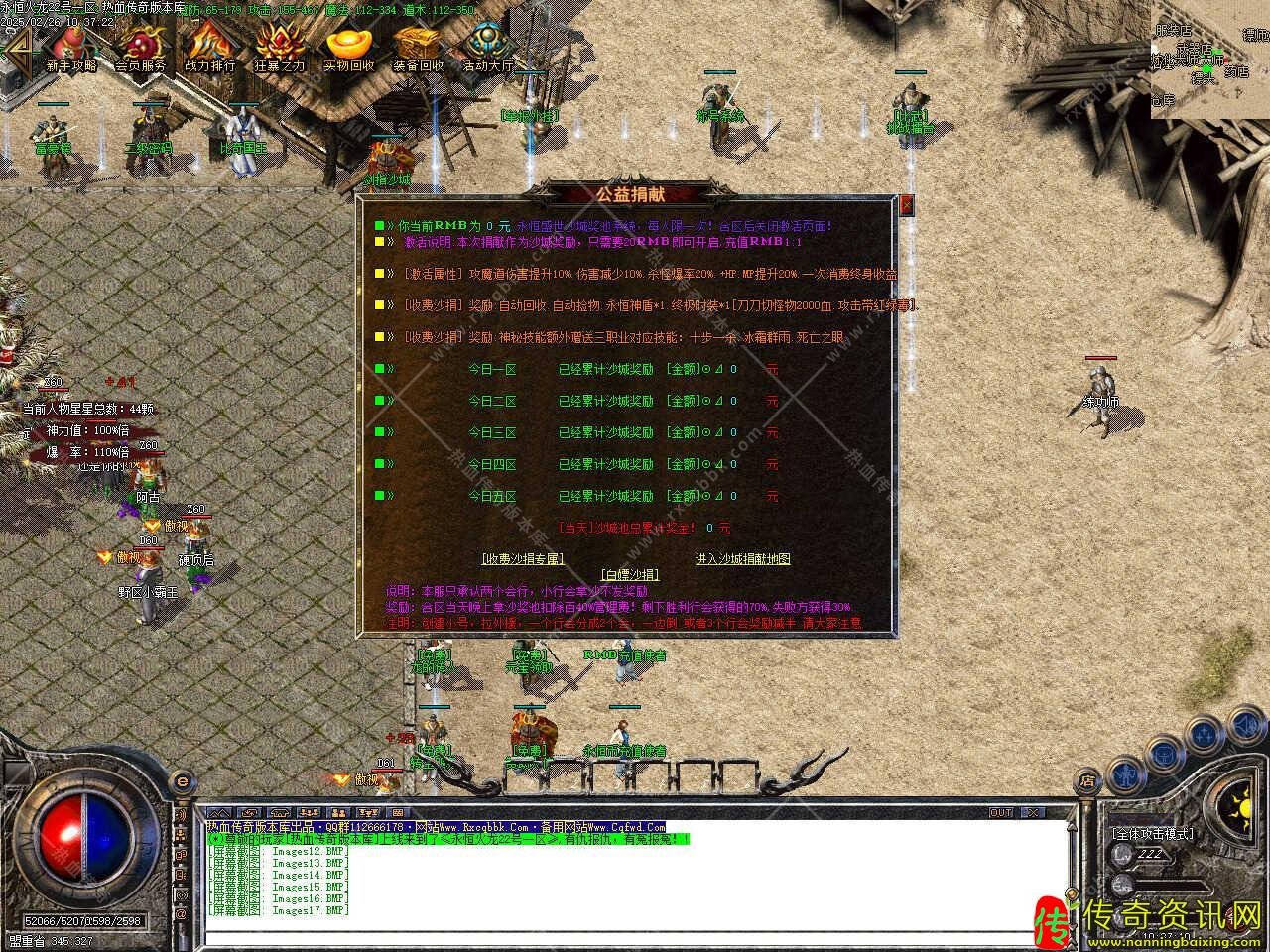Open 装备回收 treasure chest icon
This screenshot has height=952, width=1270.
418,47
